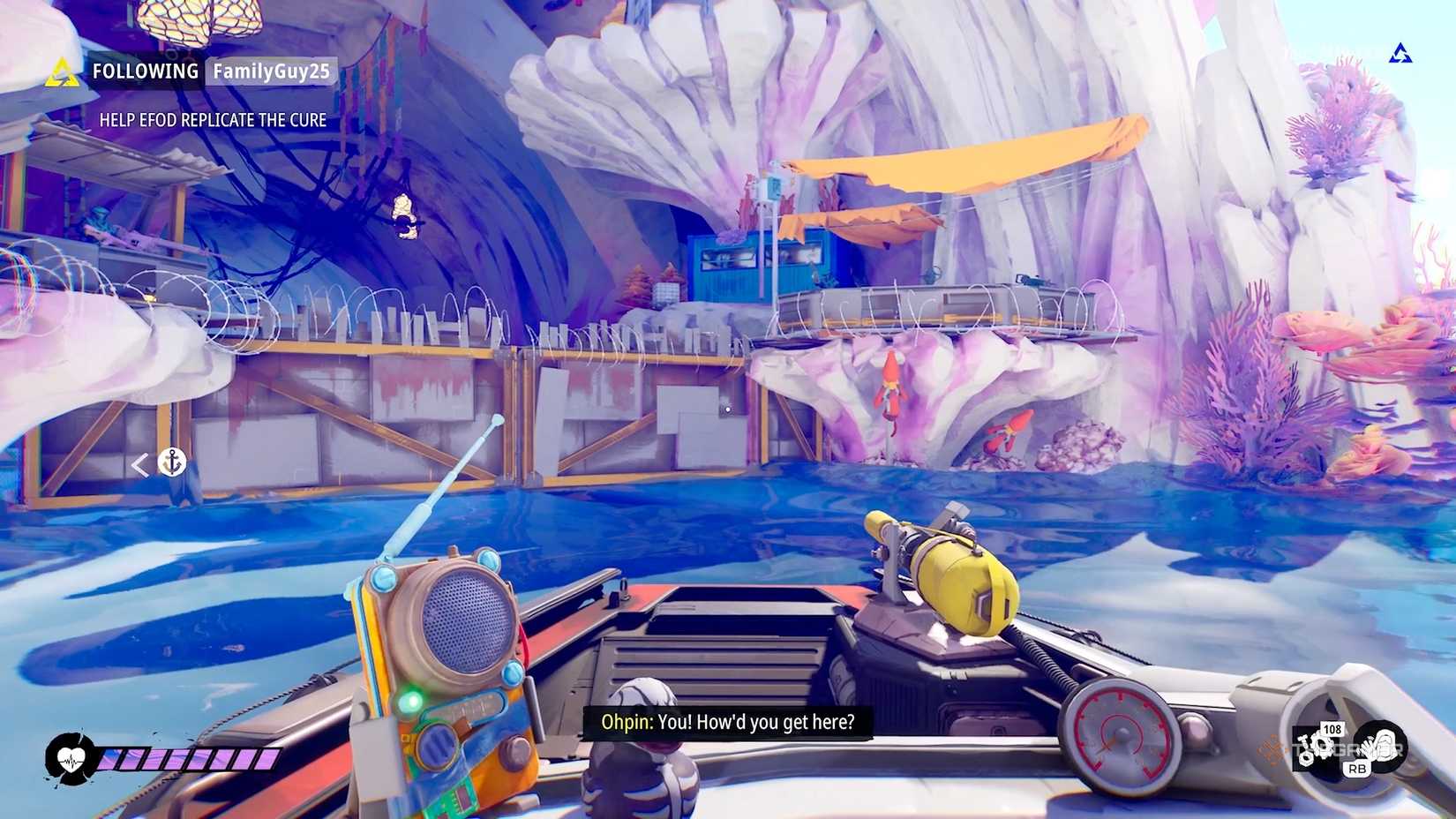
Task: Click the heart pulse health icon
Action: pyautogui.click(x=71, y=756)
